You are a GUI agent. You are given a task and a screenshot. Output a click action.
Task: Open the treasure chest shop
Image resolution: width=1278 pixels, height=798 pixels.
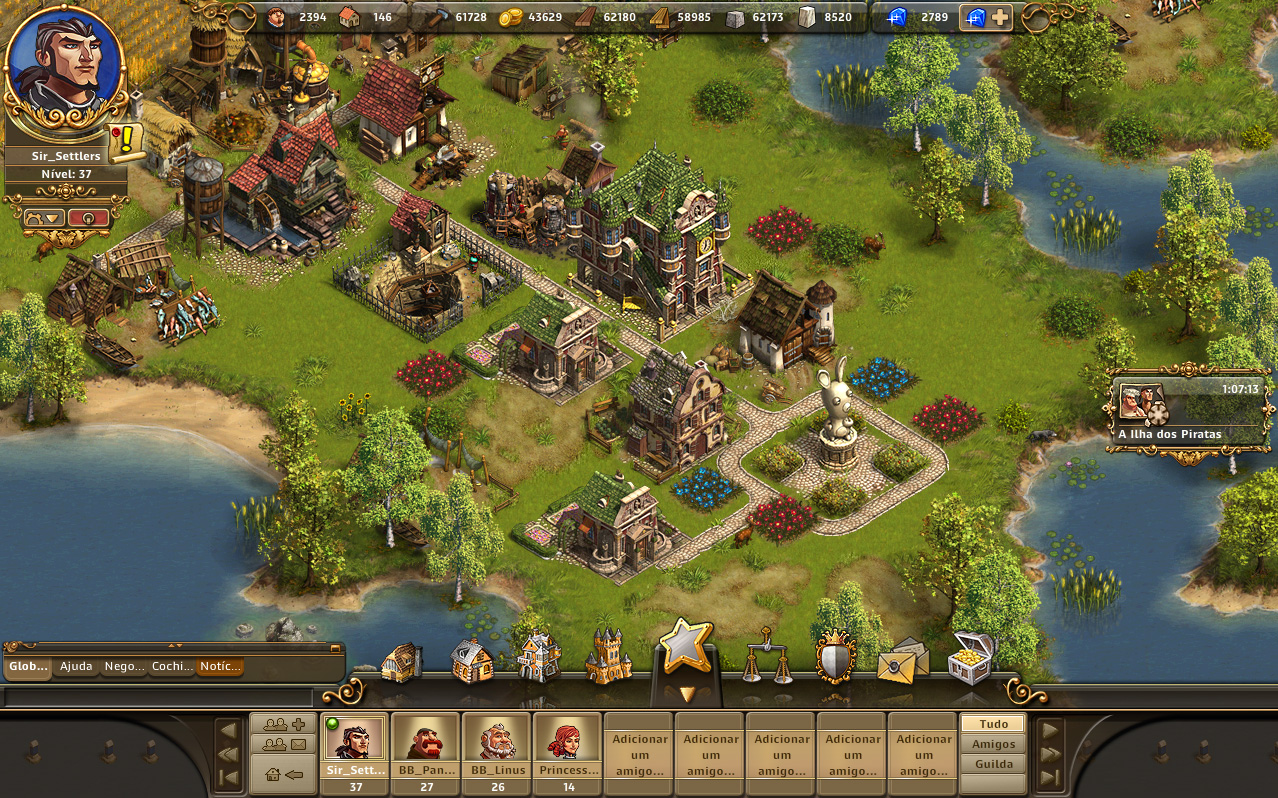pyautogui.click(x=970, y=657)
